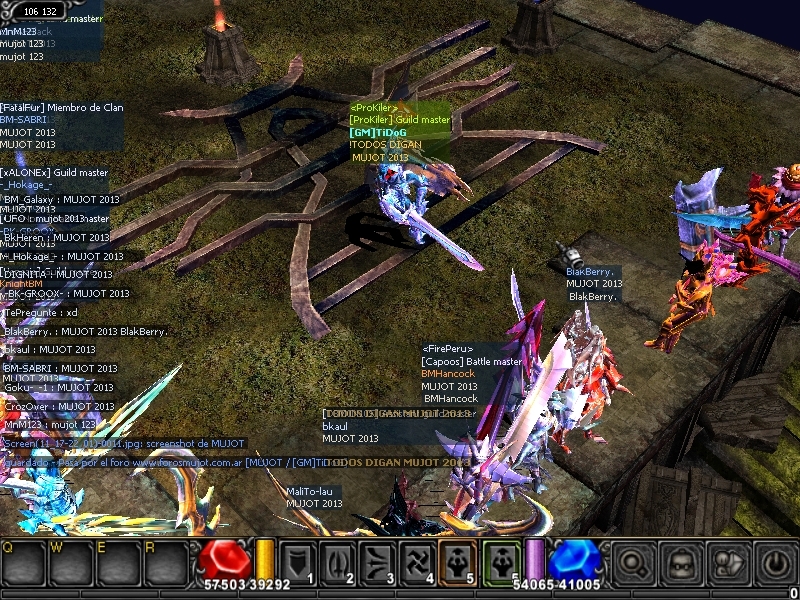
Task: Select the shield skill in slot 1
Action: click(x=296, y=561)
